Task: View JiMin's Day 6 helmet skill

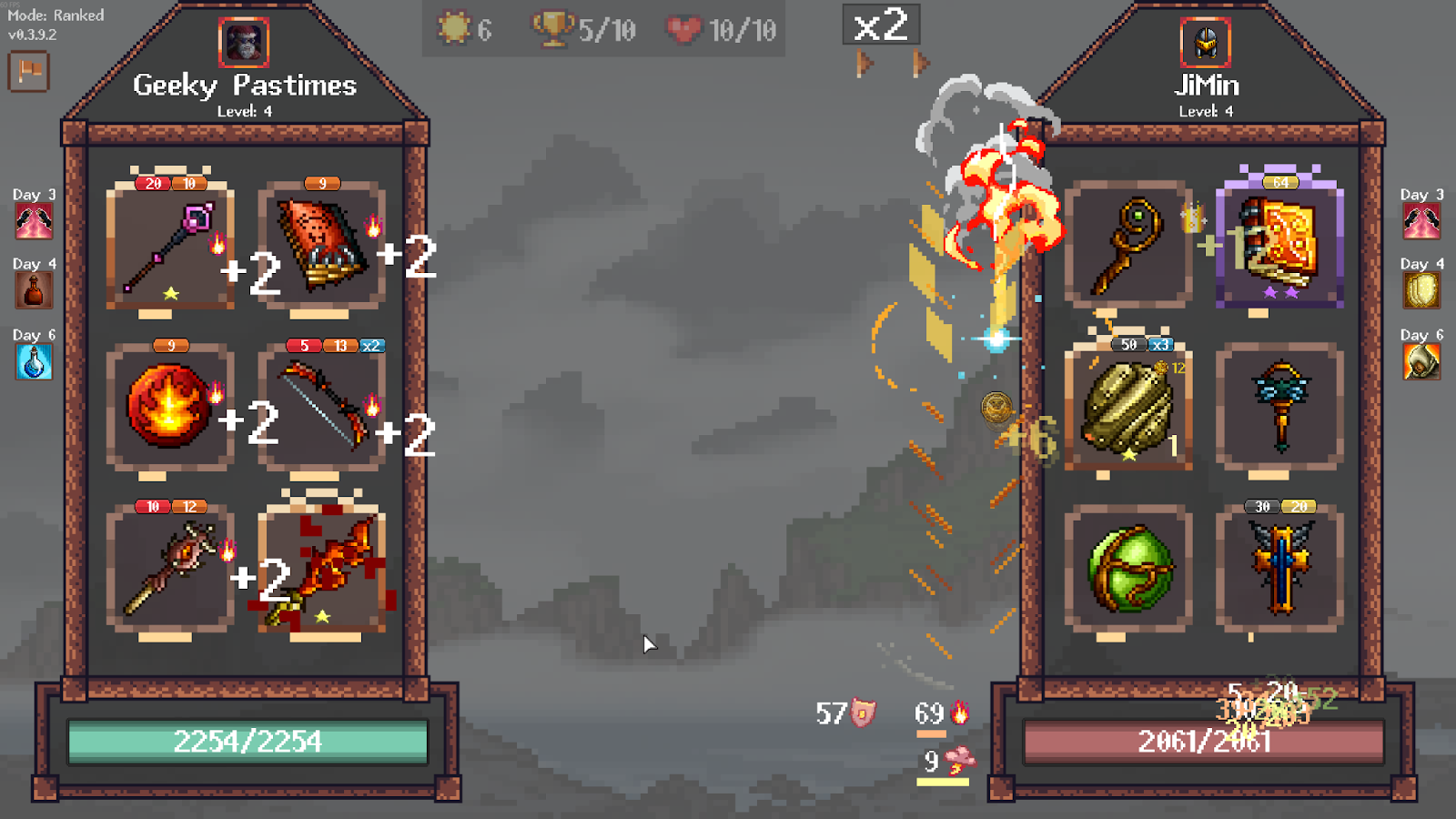Action: (x=1421, y=362)
